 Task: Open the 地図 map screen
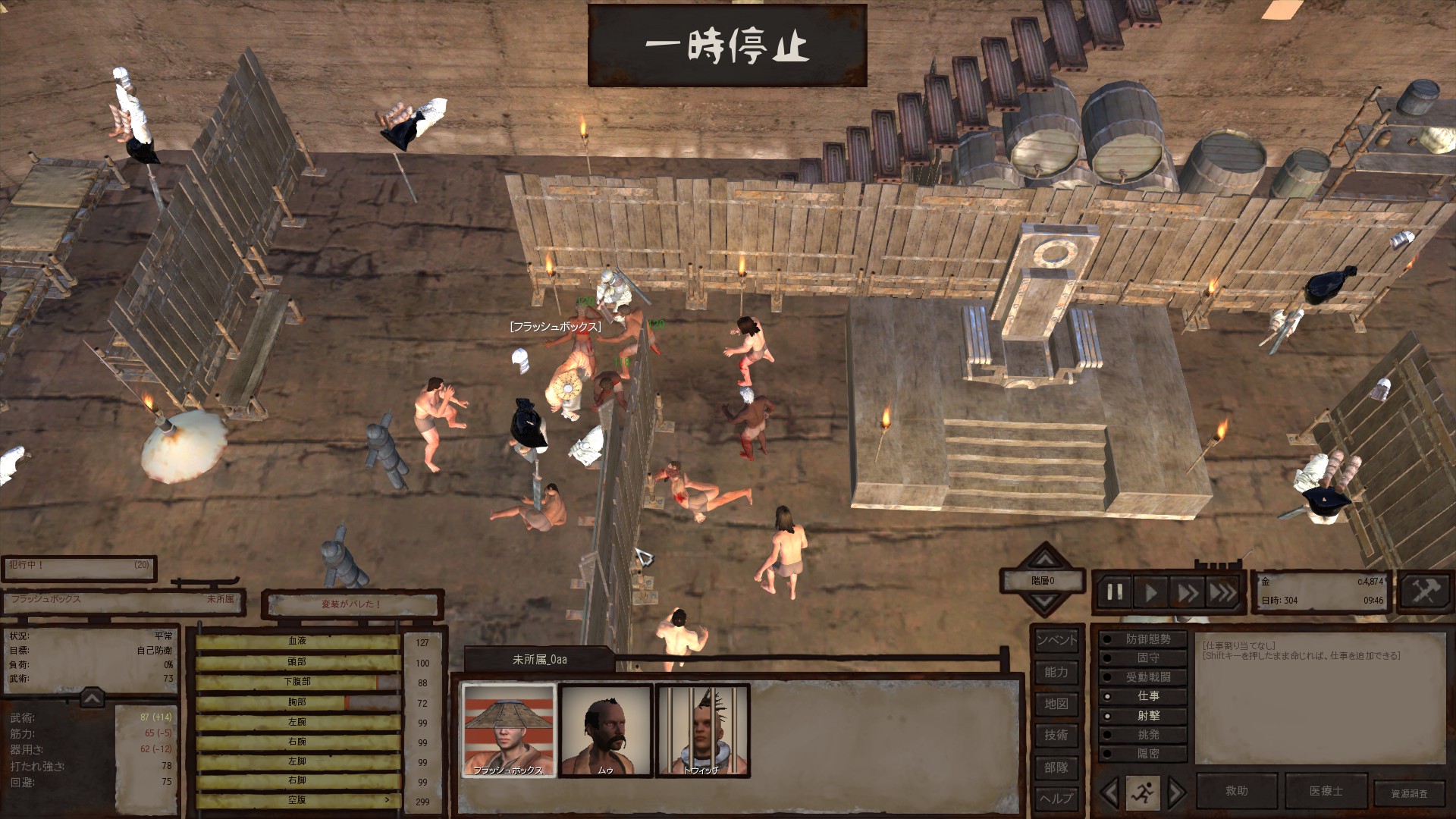tap(1056, 704)
